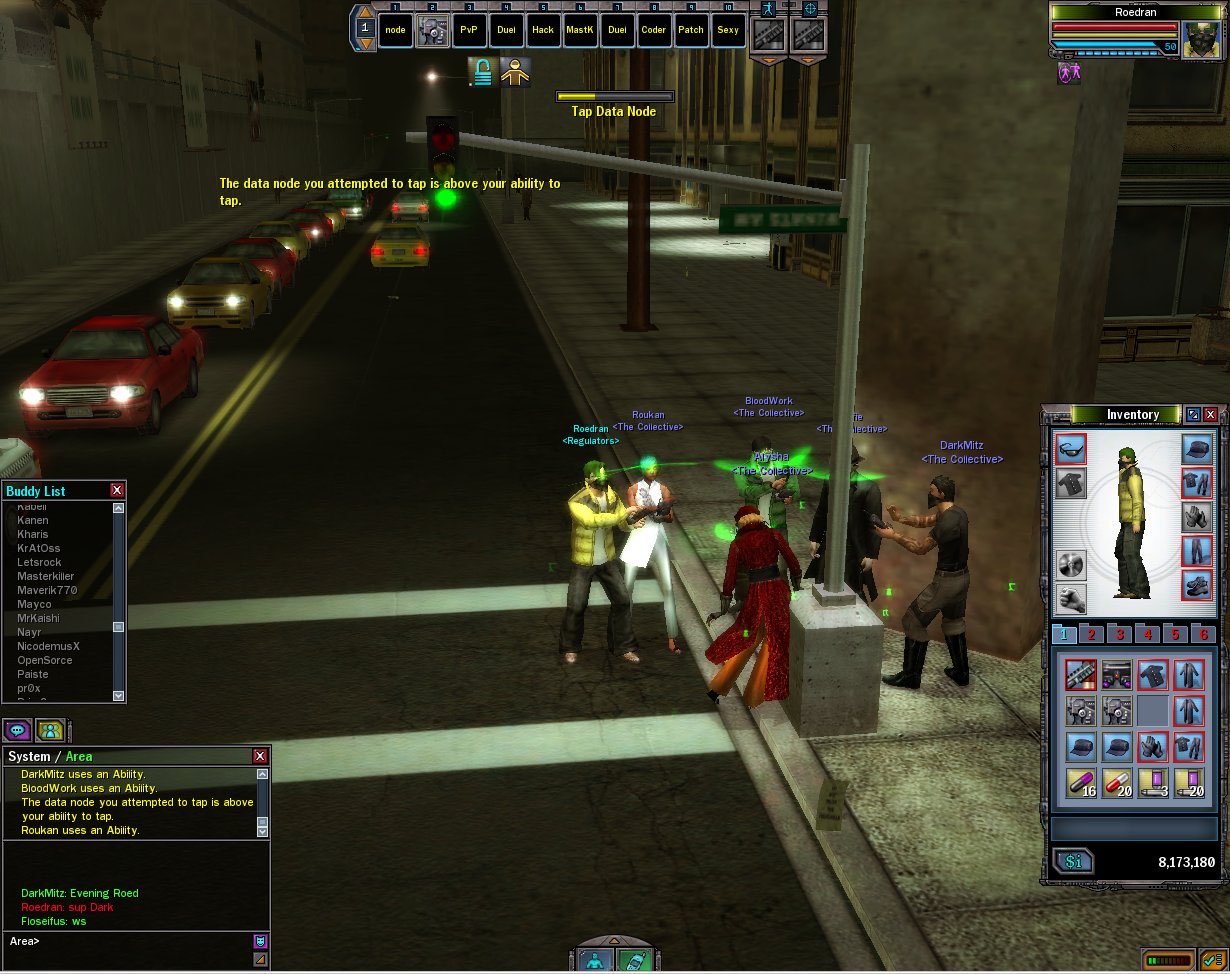Select the Coder hotbar slot
Image resolution: width=1230 pixels, height=974 pixels.
coord(654,30)
